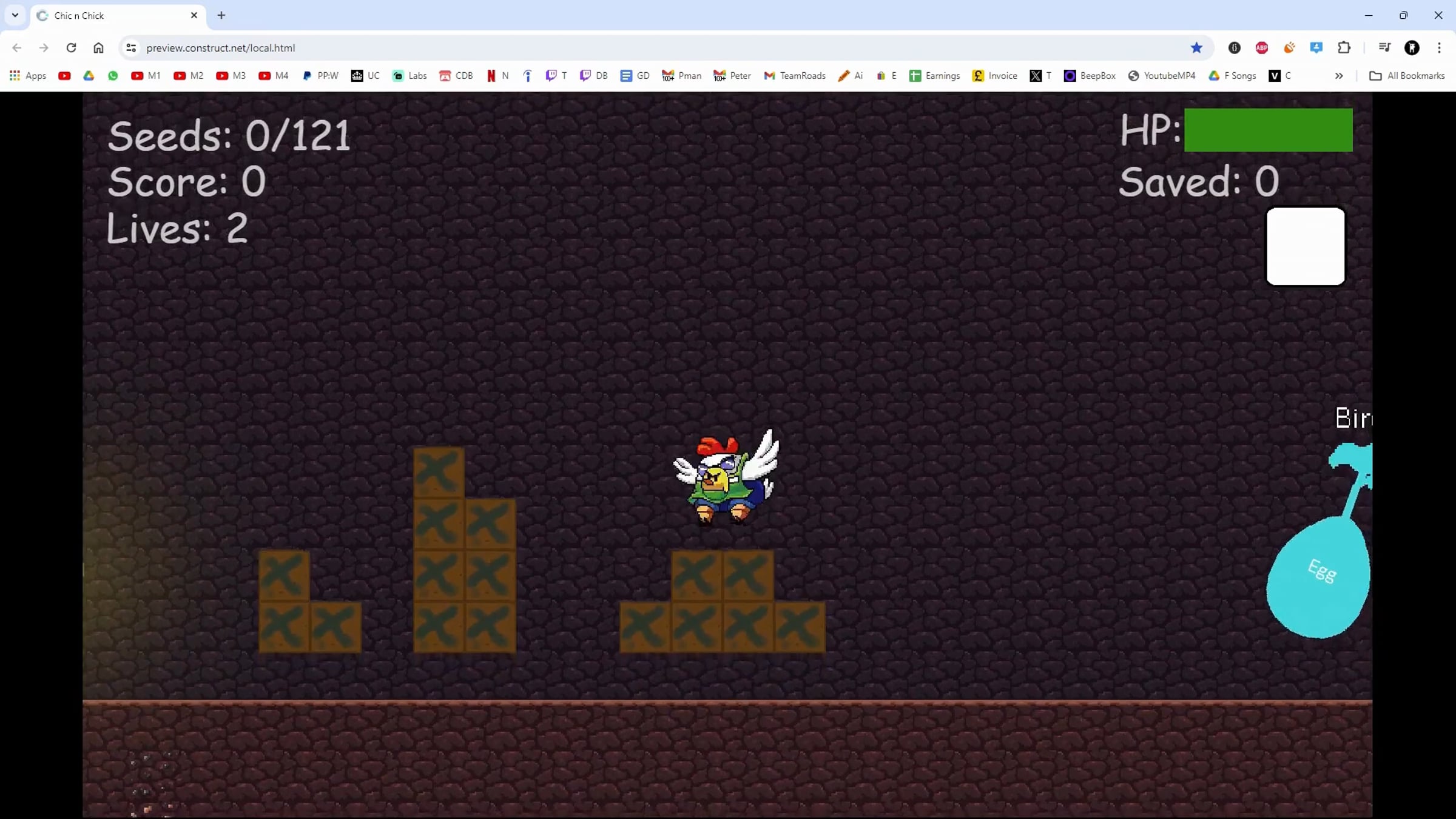
Task: Reload the browser page
Action: (71, 48)
